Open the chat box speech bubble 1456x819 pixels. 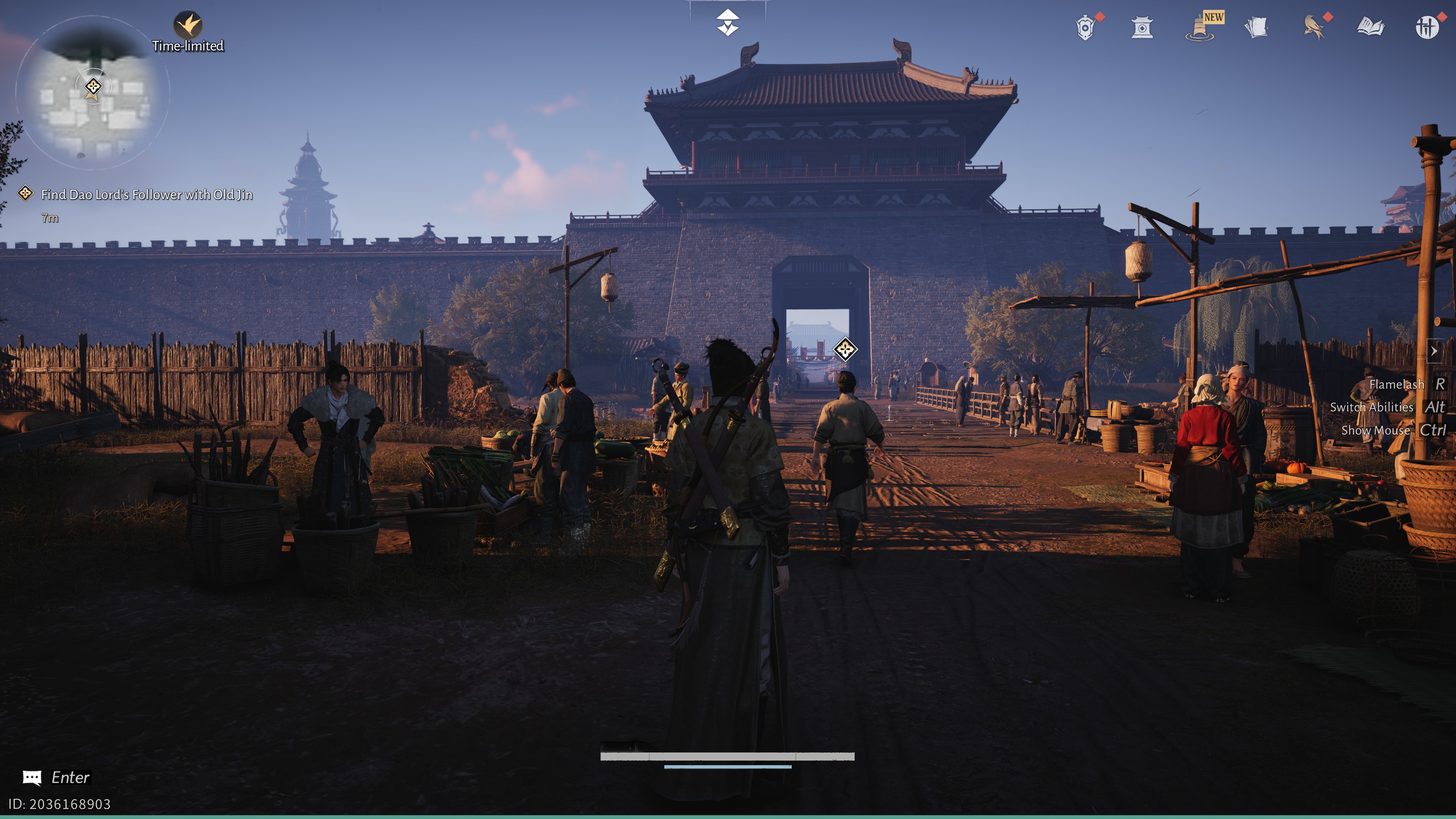(x=32, y=778)
